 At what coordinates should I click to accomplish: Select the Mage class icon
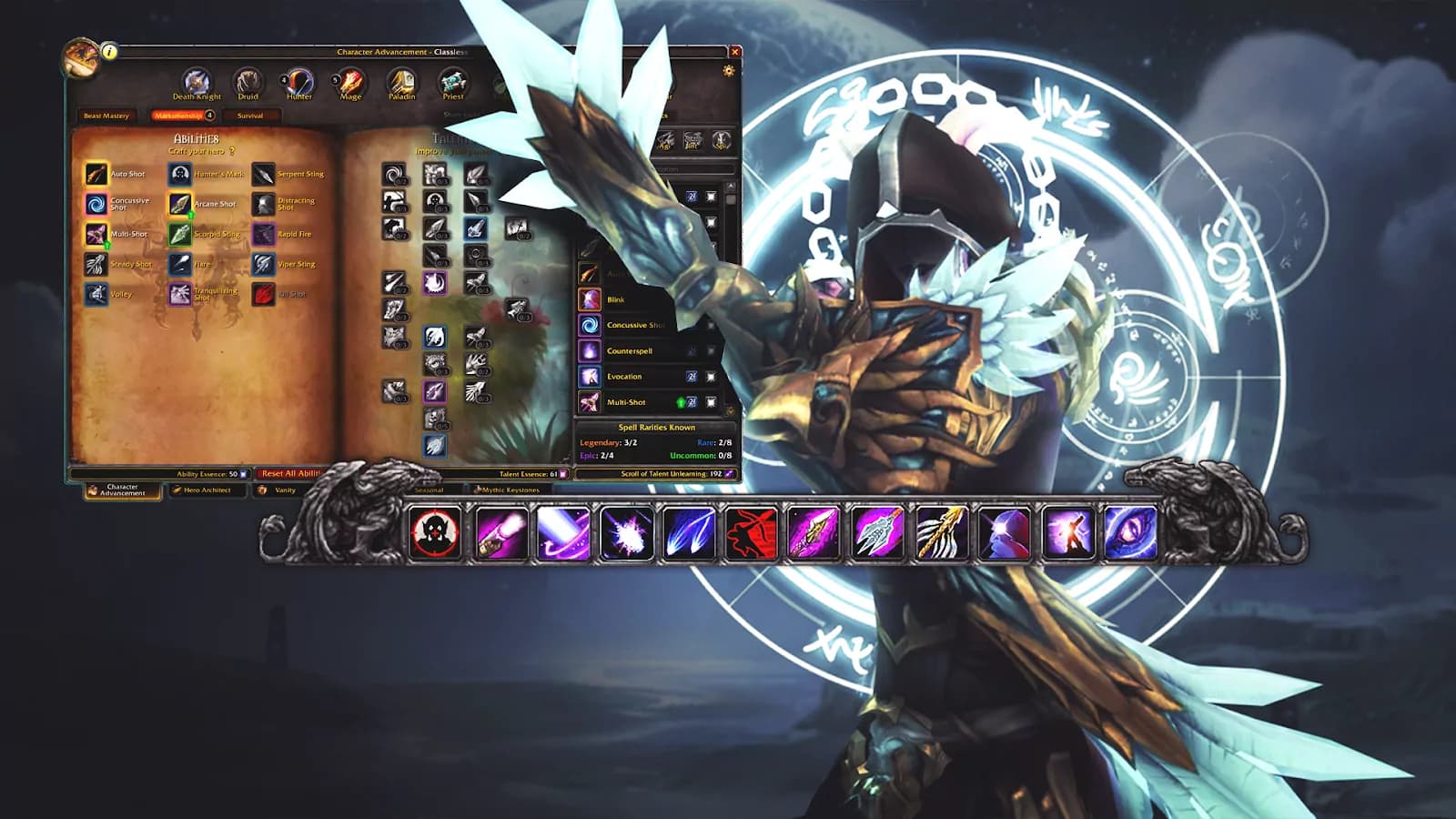350,82
